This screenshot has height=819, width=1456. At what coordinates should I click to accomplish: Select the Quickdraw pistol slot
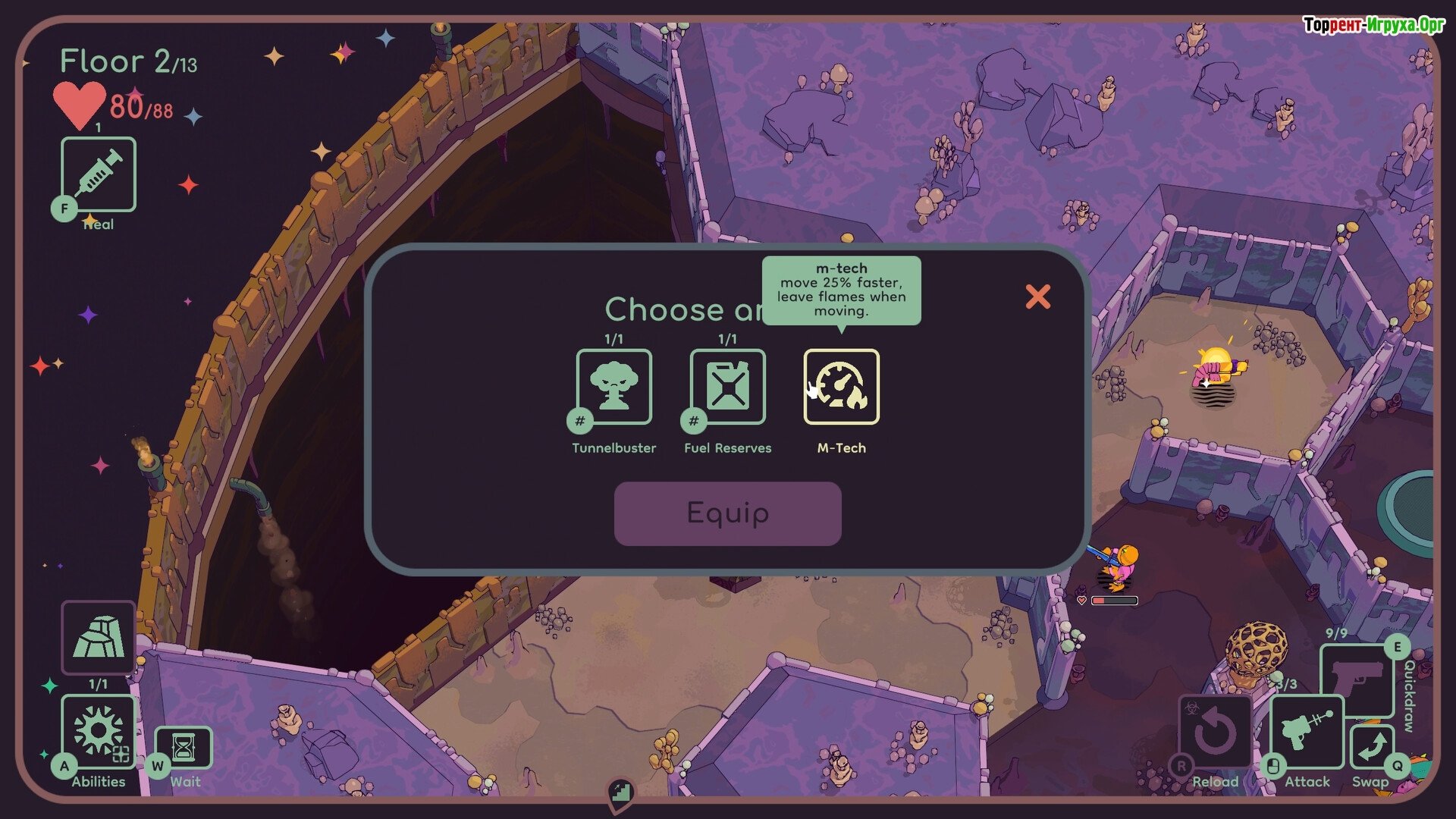1357,677
